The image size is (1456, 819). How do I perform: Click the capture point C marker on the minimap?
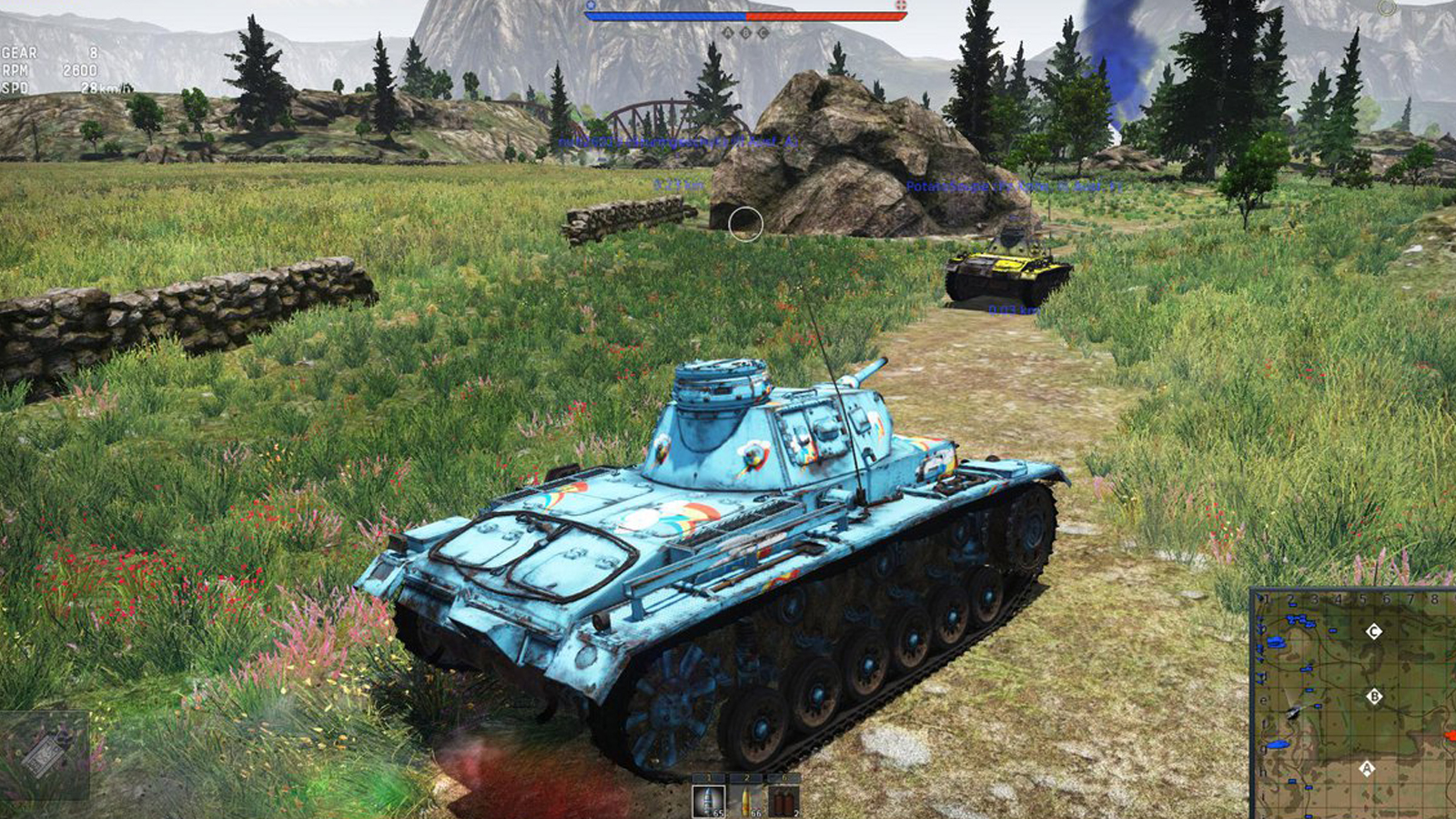(x=1373, y=632)
